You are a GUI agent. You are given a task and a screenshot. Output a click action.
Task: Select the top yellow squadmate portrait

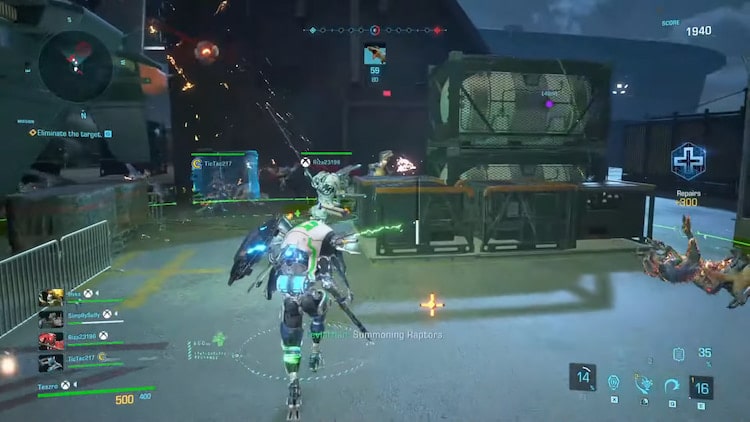(x=51, y=297)
